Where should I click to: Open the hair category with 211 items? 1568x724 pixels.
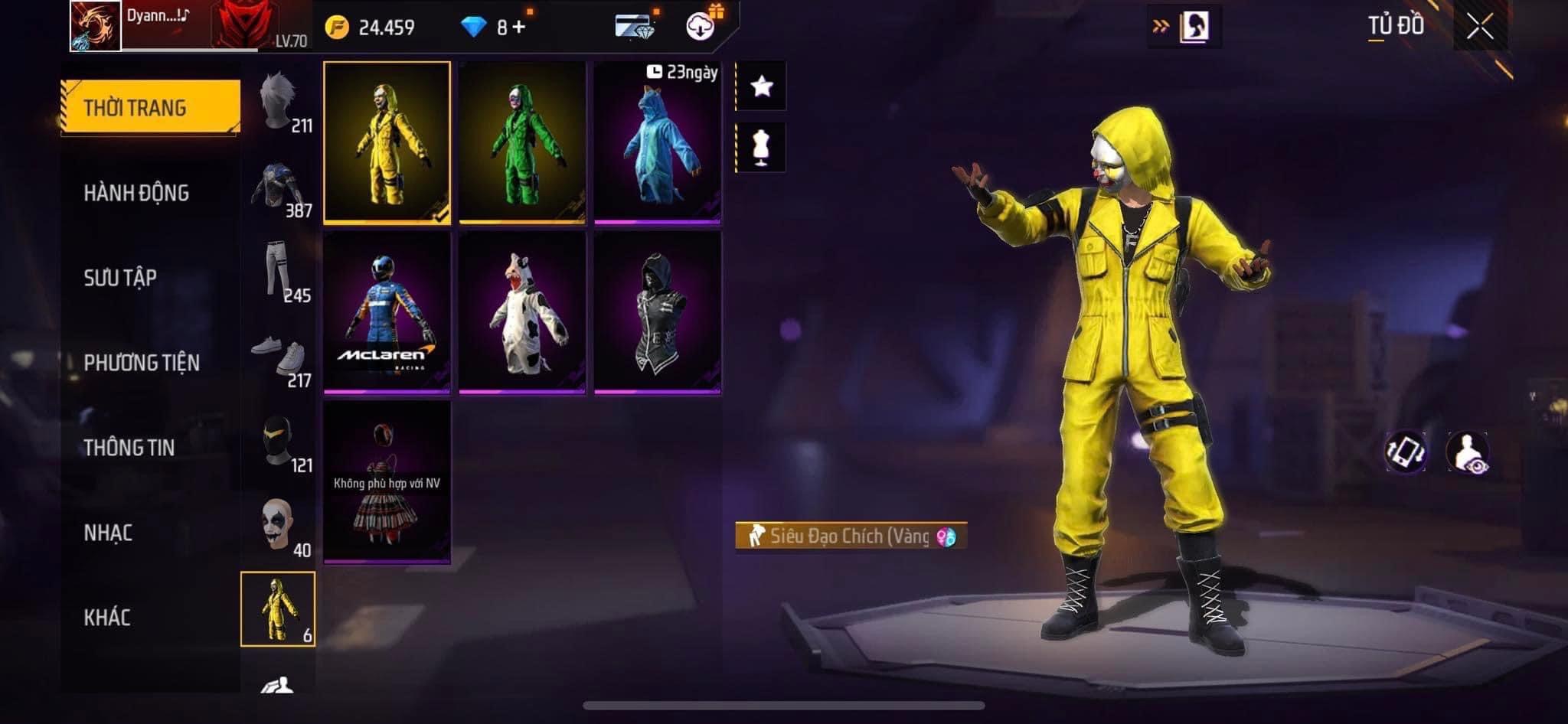[279, 103]
